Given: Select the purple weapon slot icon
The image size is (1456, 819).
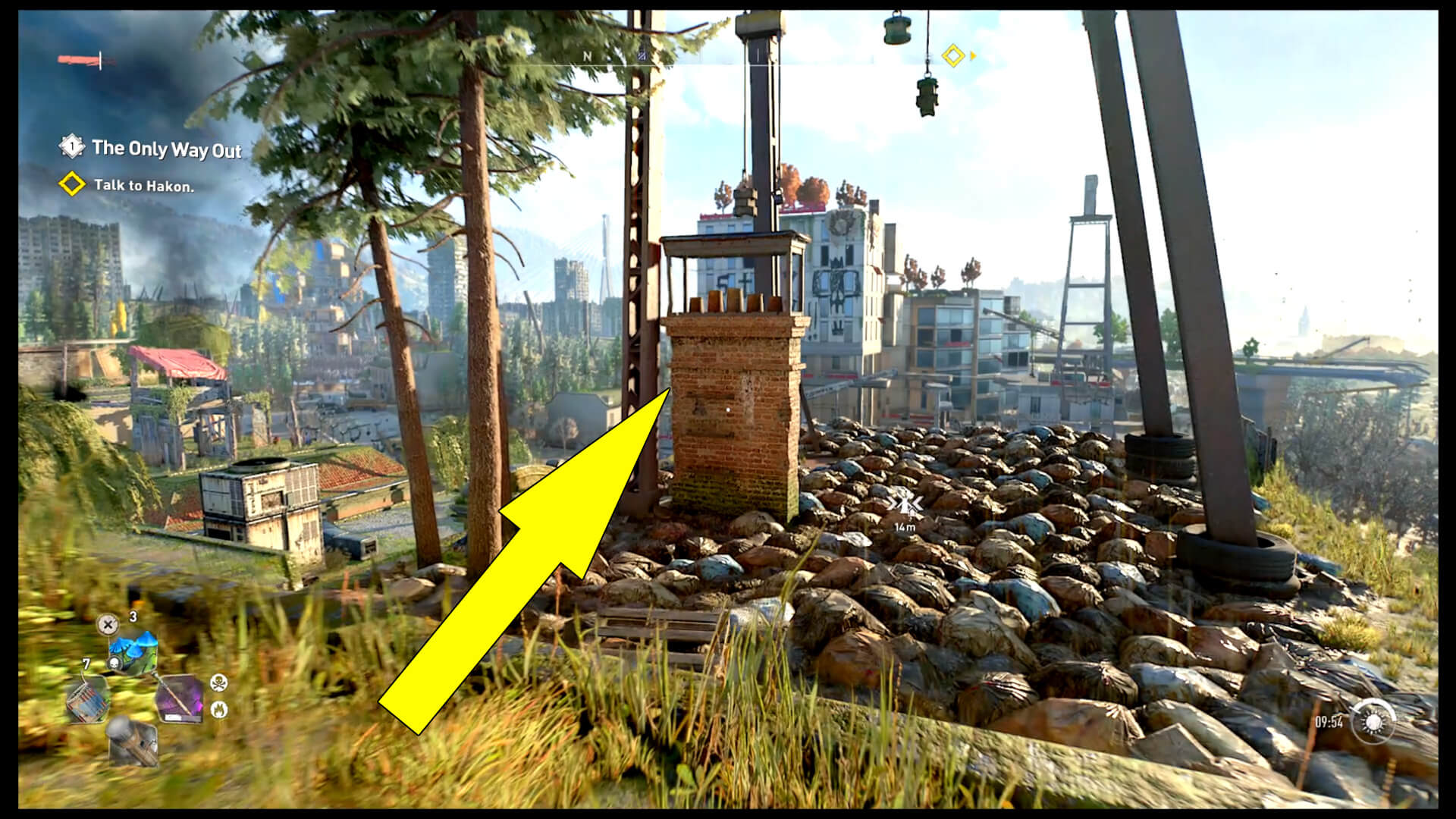Looking at the screenshot, I should [180, 698].
